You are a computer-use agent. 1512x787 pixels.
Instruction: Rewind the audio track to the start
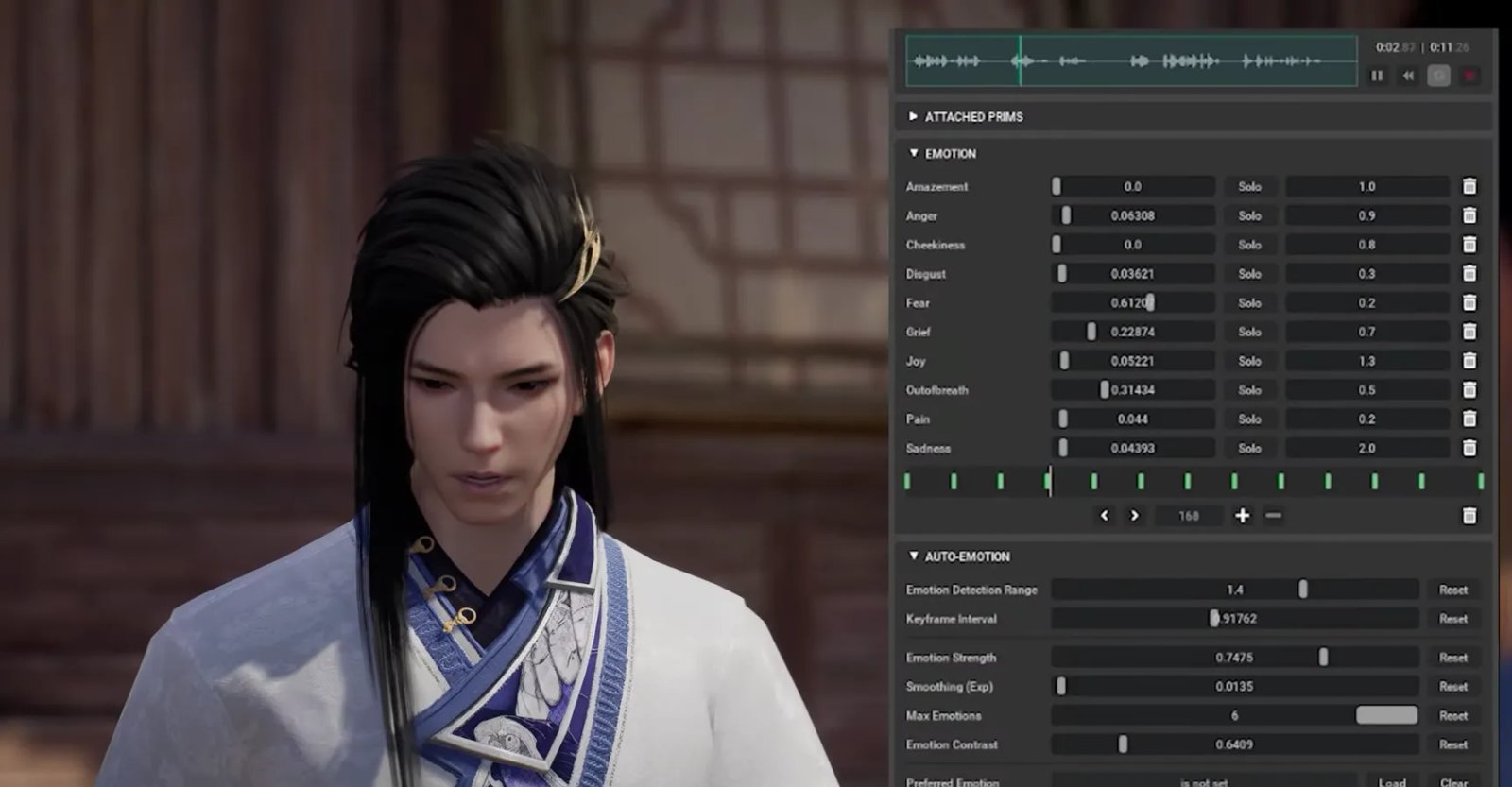tap(1408, 76)
